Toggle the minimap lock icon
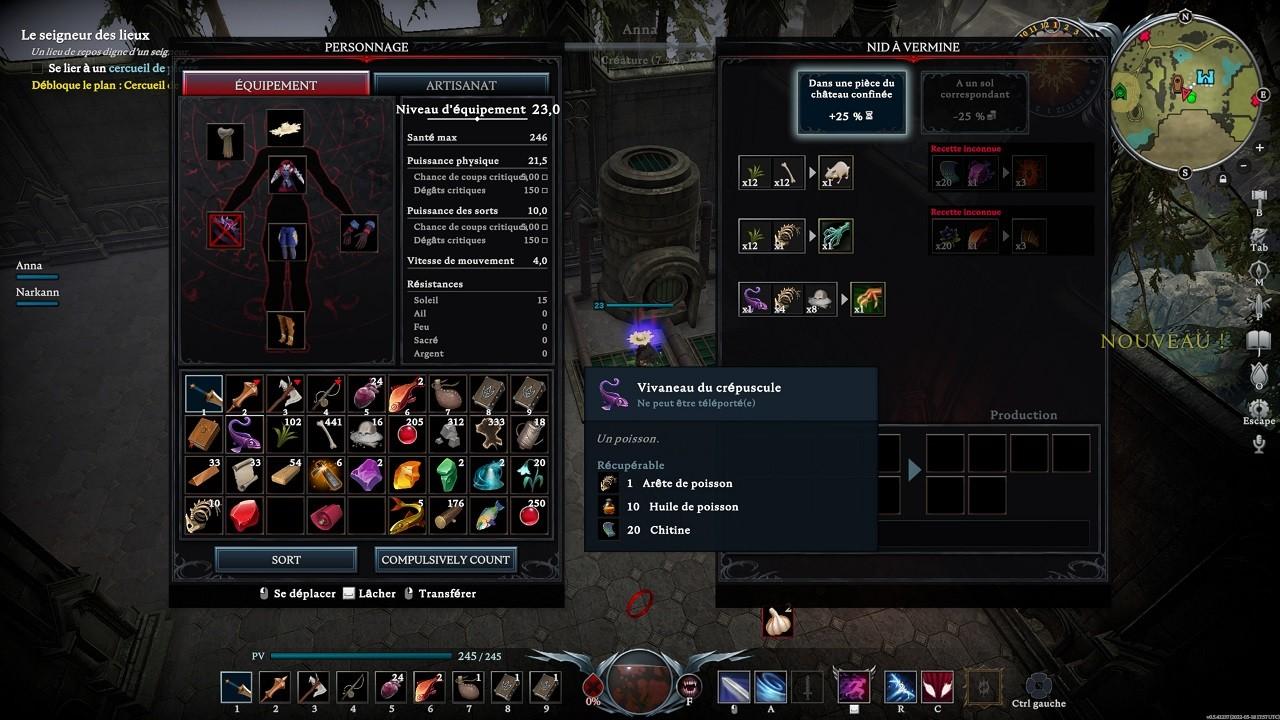The width and height of the screenshot is (1280, 720). [1223, 179]
